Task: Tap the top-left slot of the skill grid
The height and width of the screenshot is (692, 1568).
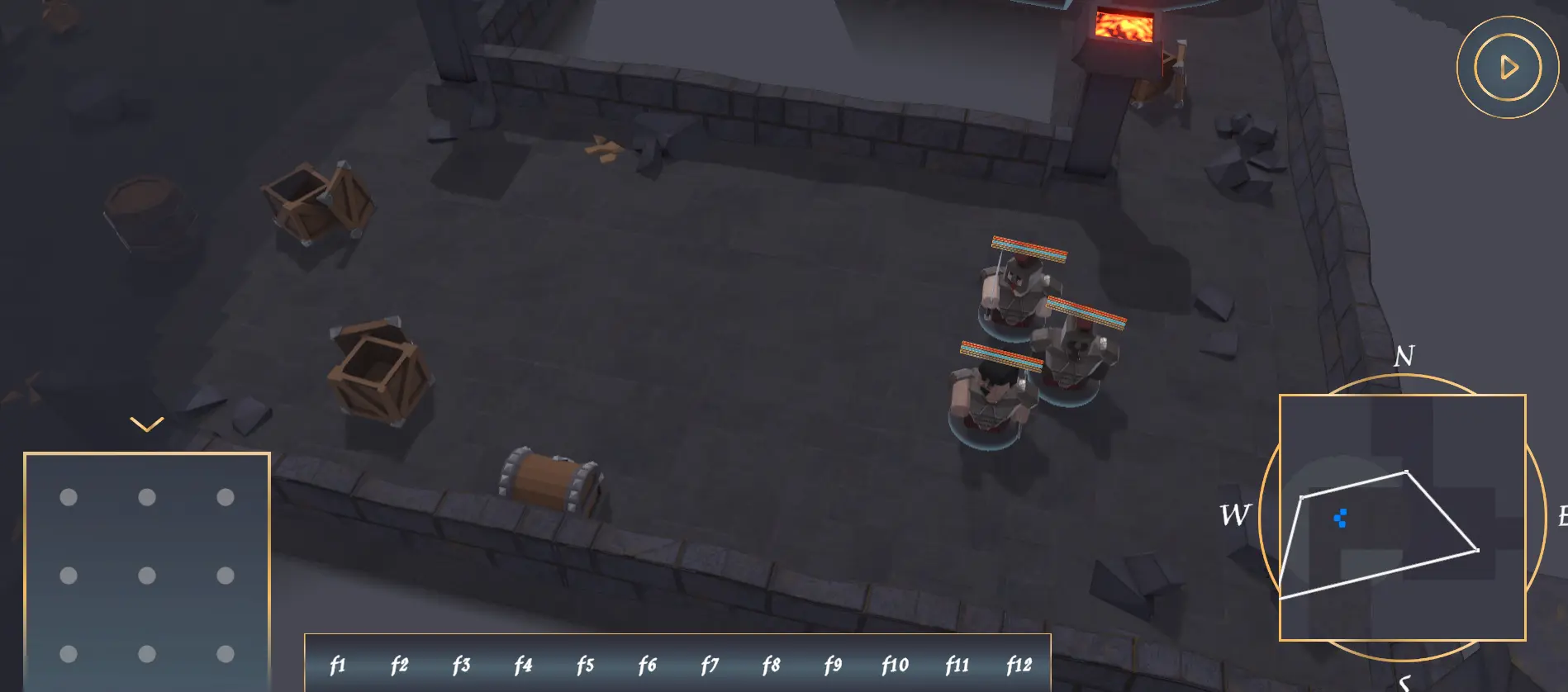Action: (67, 497)
